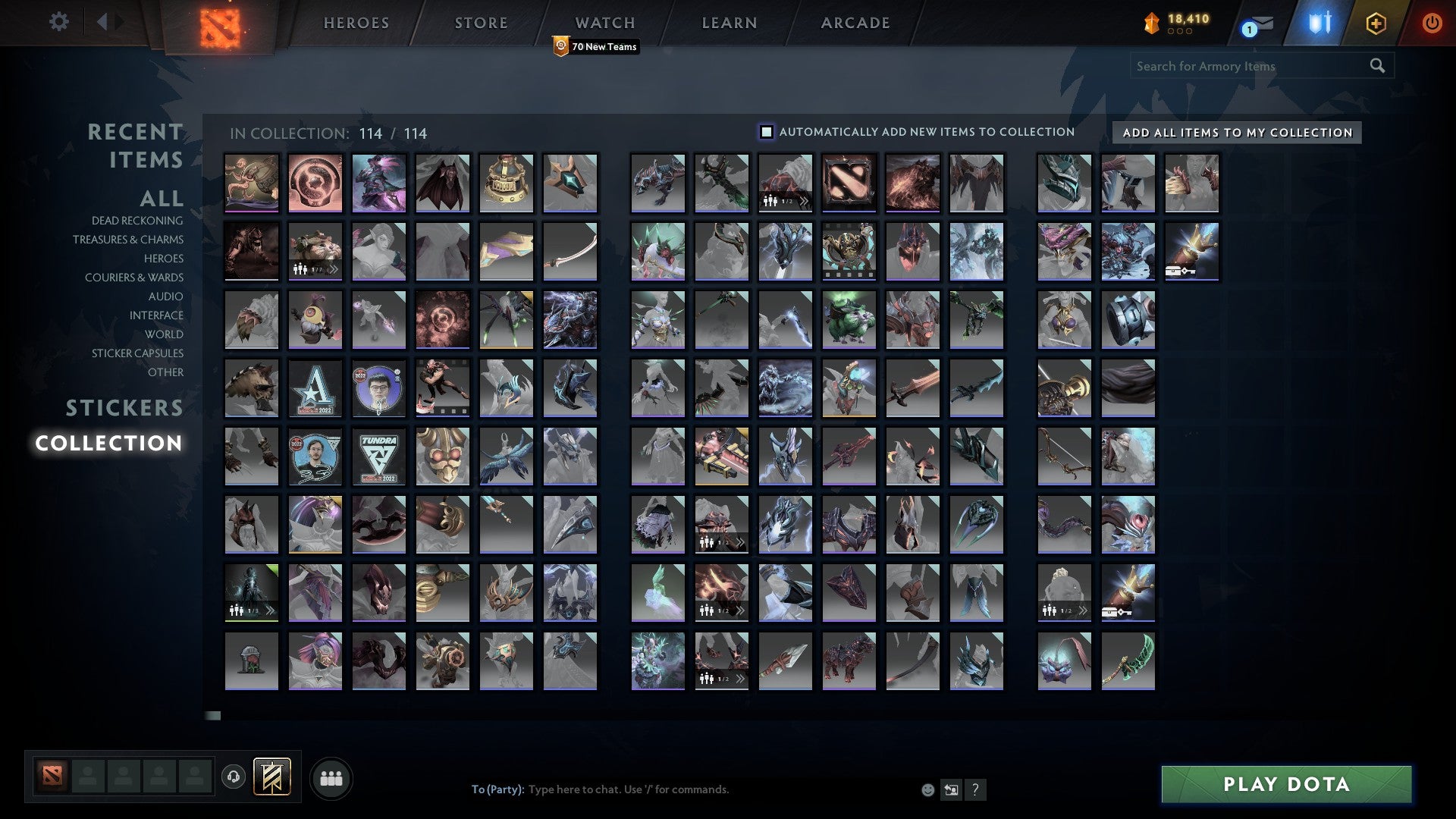Open the emoticon picker beside the chat bar

tap(927, 789)
